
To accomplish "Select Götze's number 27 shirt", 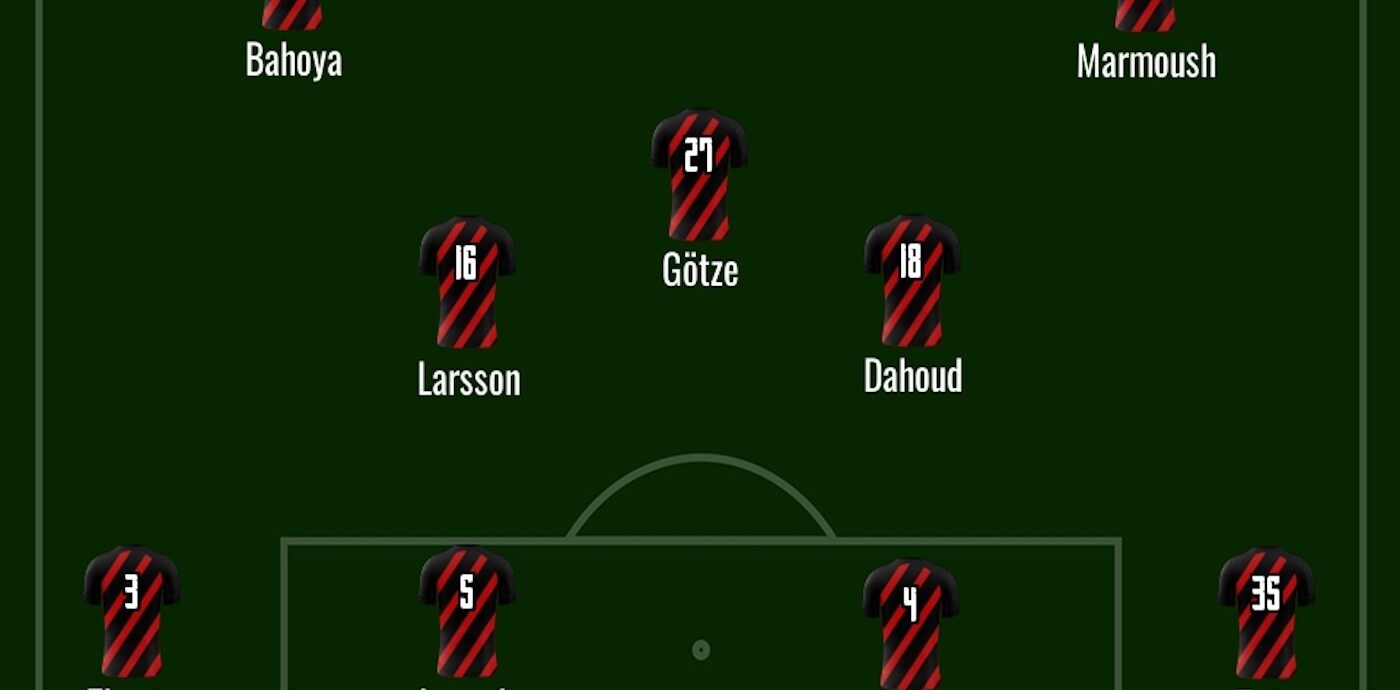I will point(699,174).
